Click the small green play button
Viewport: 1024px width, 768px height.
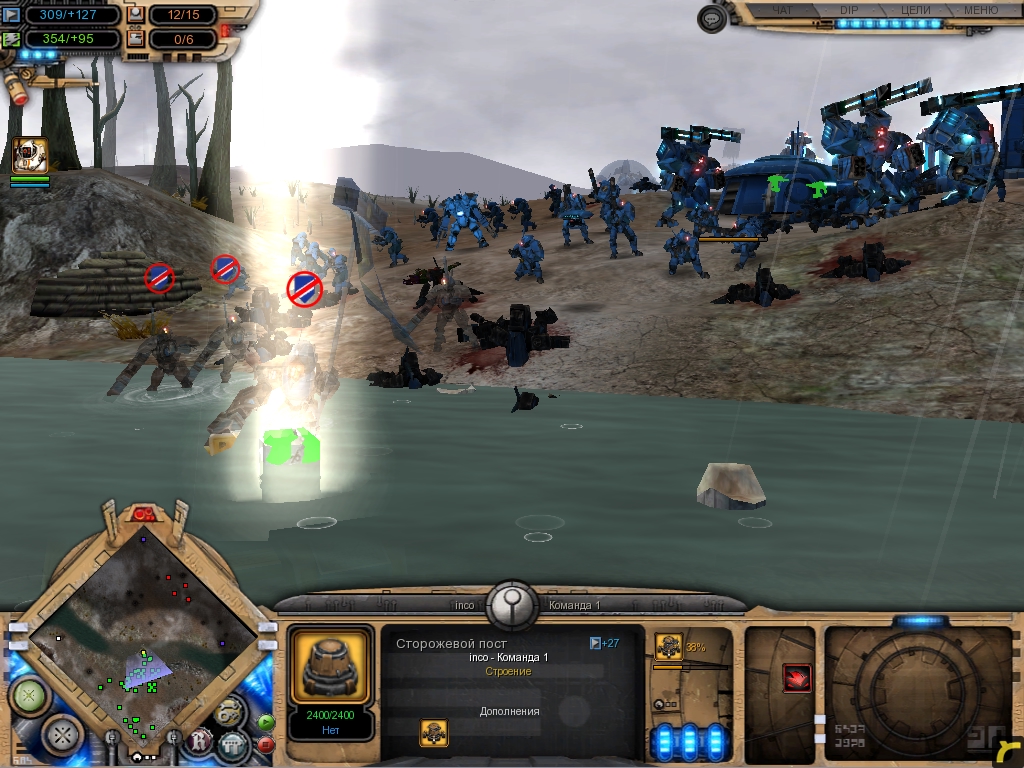click(266, 722)
